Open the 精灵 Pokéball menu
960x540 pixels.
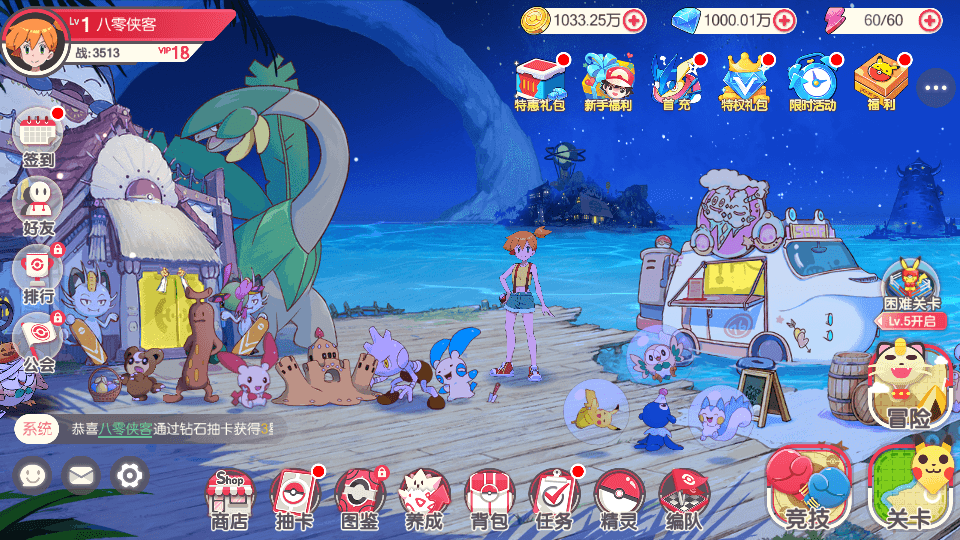coord(618,497)
